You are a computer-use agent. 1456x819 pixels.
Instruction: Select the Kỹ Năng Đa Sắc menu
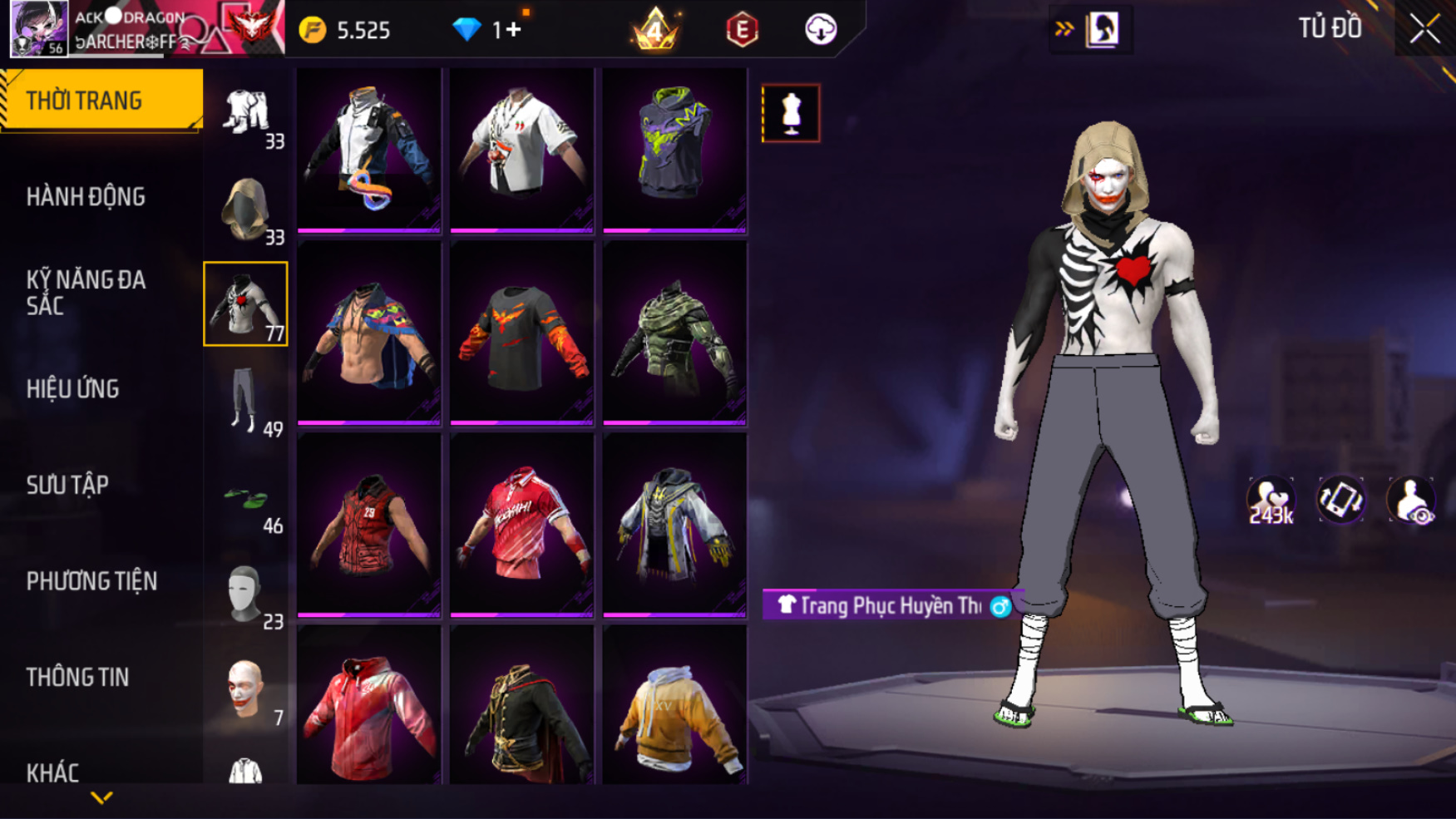pos(86,292)
